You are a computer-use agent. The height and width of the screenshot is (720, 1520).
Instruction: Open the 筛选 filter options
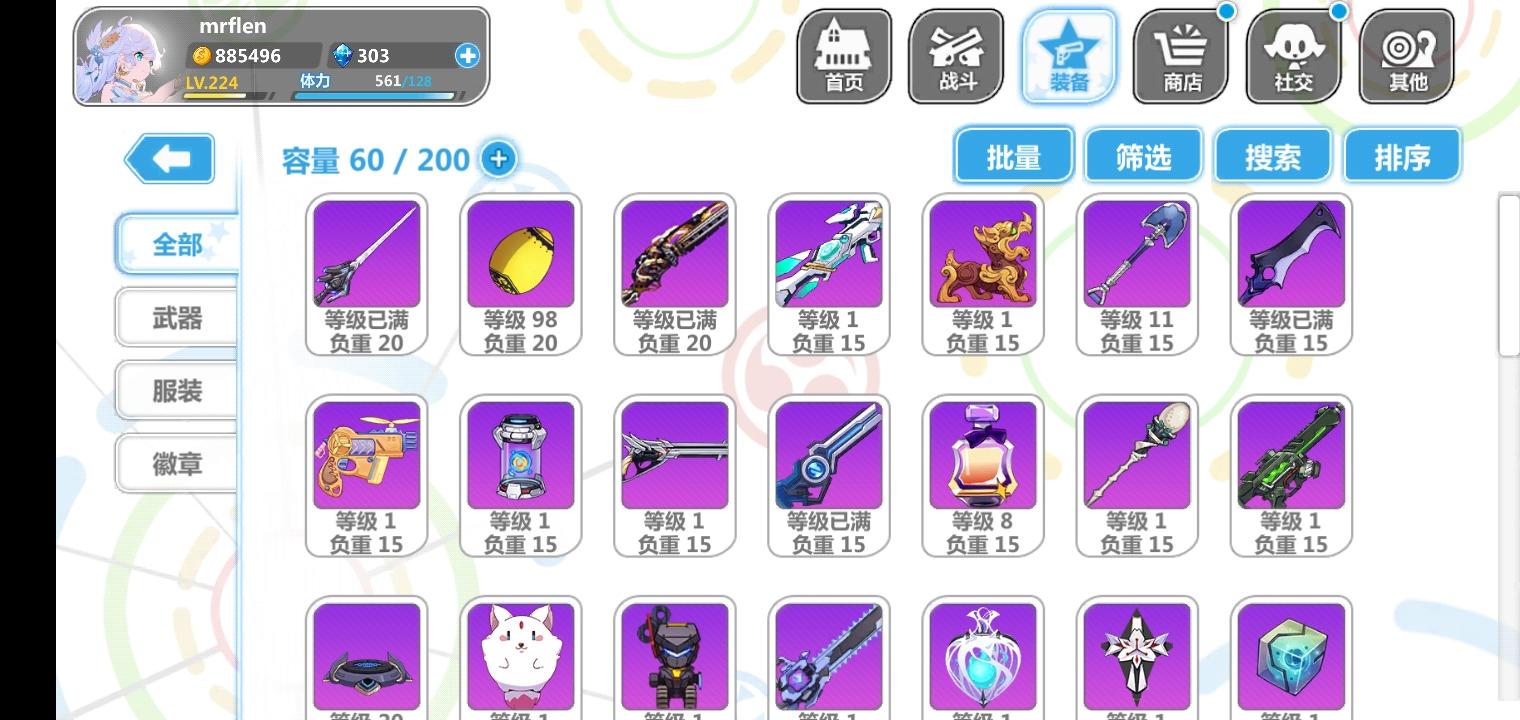pyautogui.click(x=1142, y=155)
